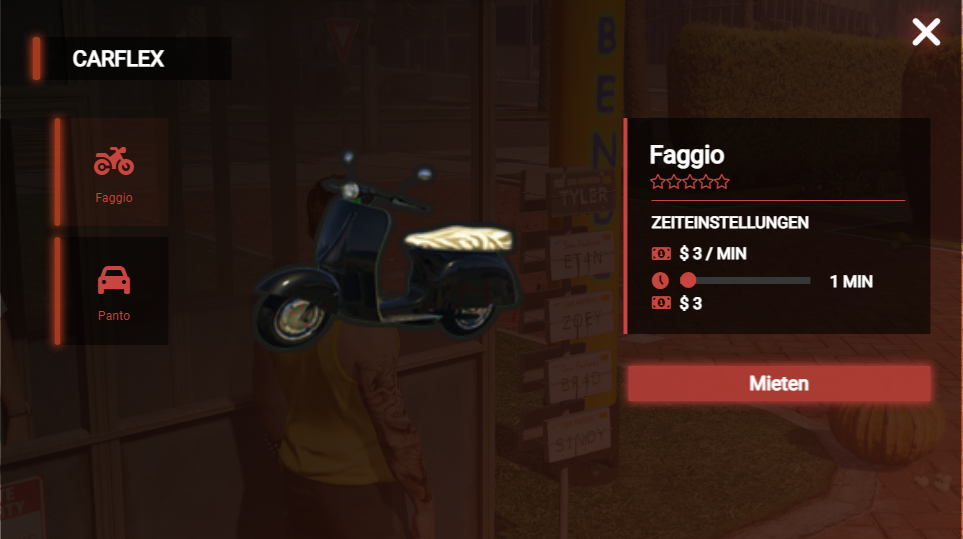Rate the Faggio with the star row
963x539 pixels.
coord(690,182)
